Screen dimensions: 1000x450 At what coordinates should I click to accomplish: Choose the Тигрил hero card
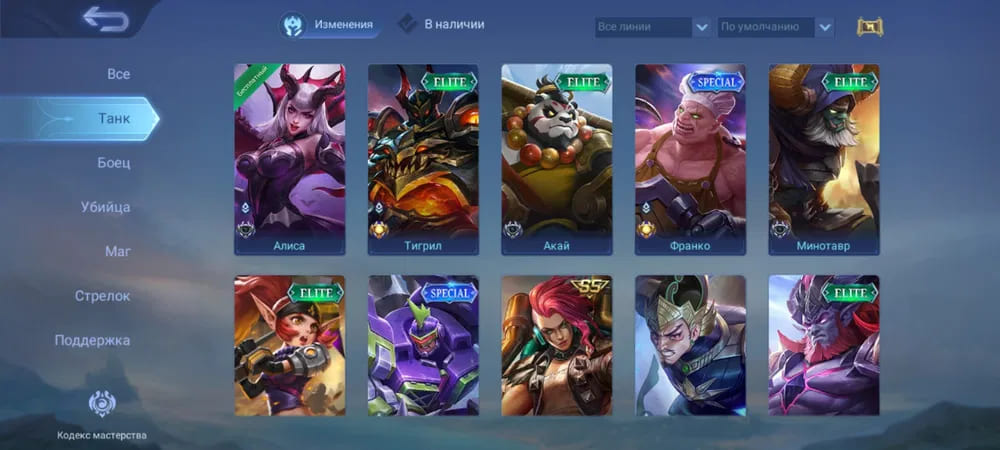click(x=423, y=159)
